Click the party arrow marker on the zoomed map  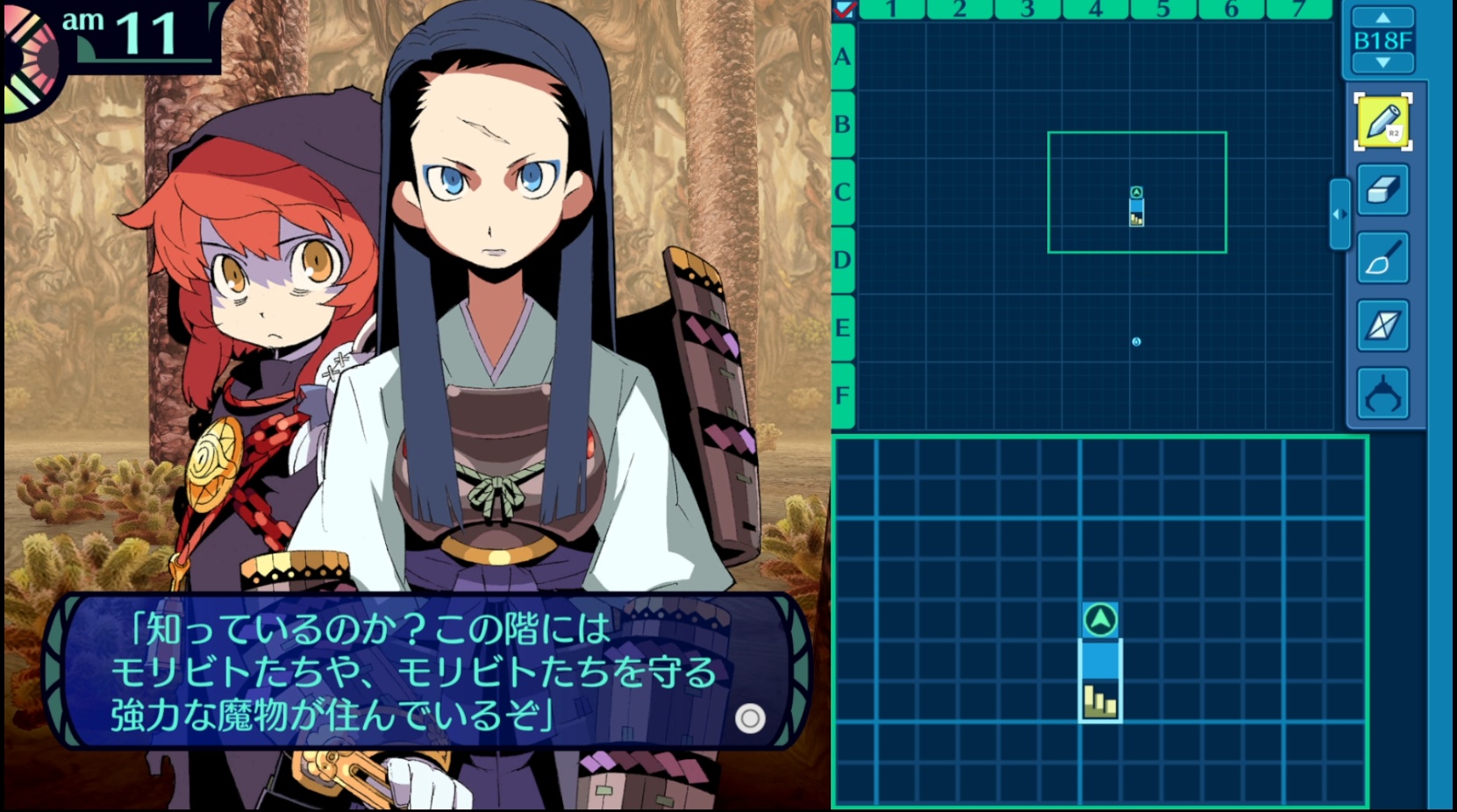(1100, 620)
